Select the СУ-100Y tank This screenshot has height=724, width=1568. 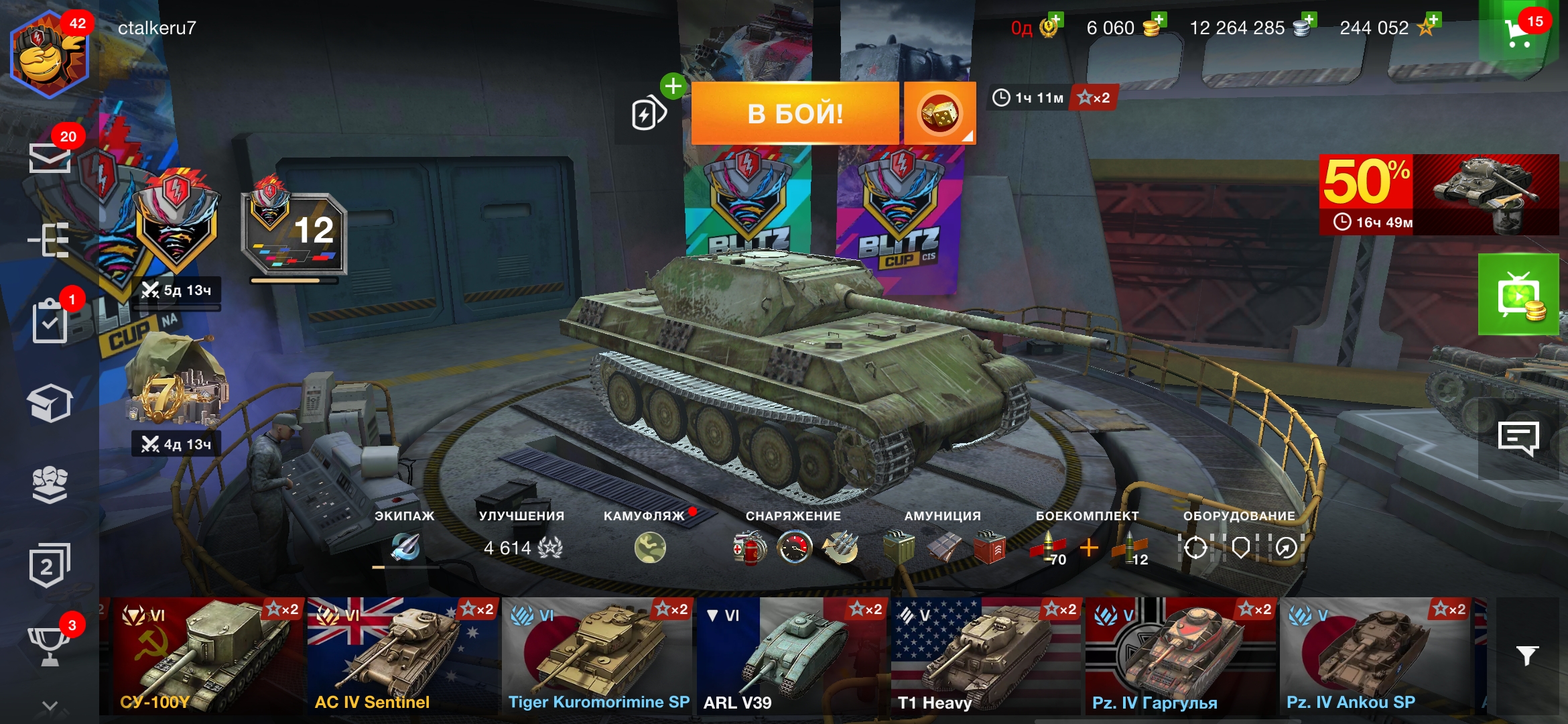[202, 656]
